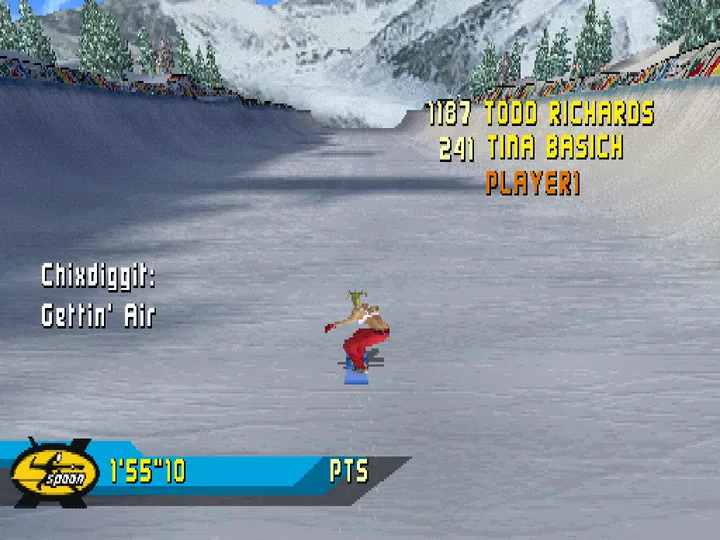The height and width of the screenshot is (540, 720).
Task: Click the yellow Spoon logo icon
Action: click(x=55, y=470)
